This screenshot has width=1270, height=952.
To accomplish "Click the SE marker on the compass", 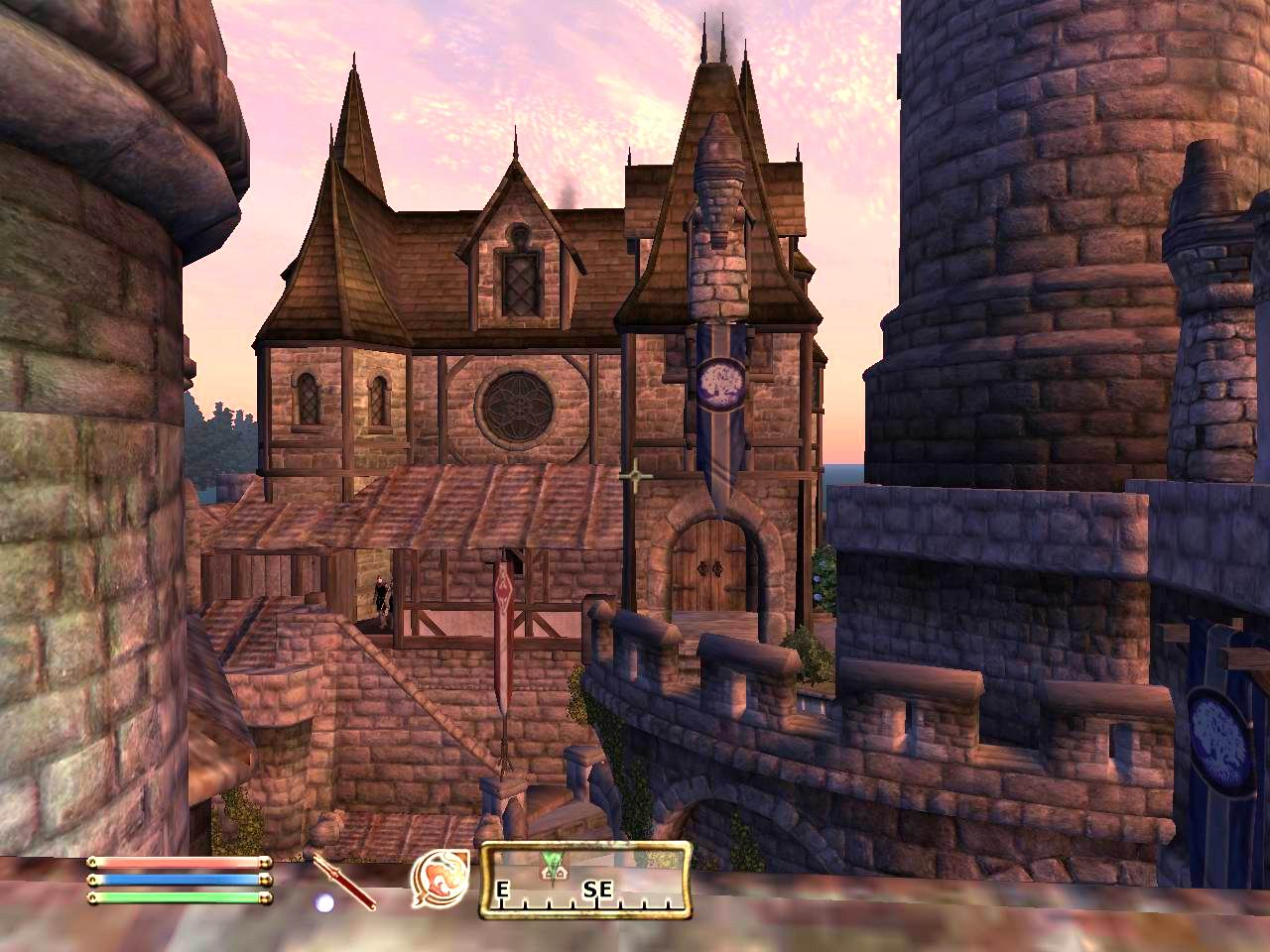I will 596,892.
